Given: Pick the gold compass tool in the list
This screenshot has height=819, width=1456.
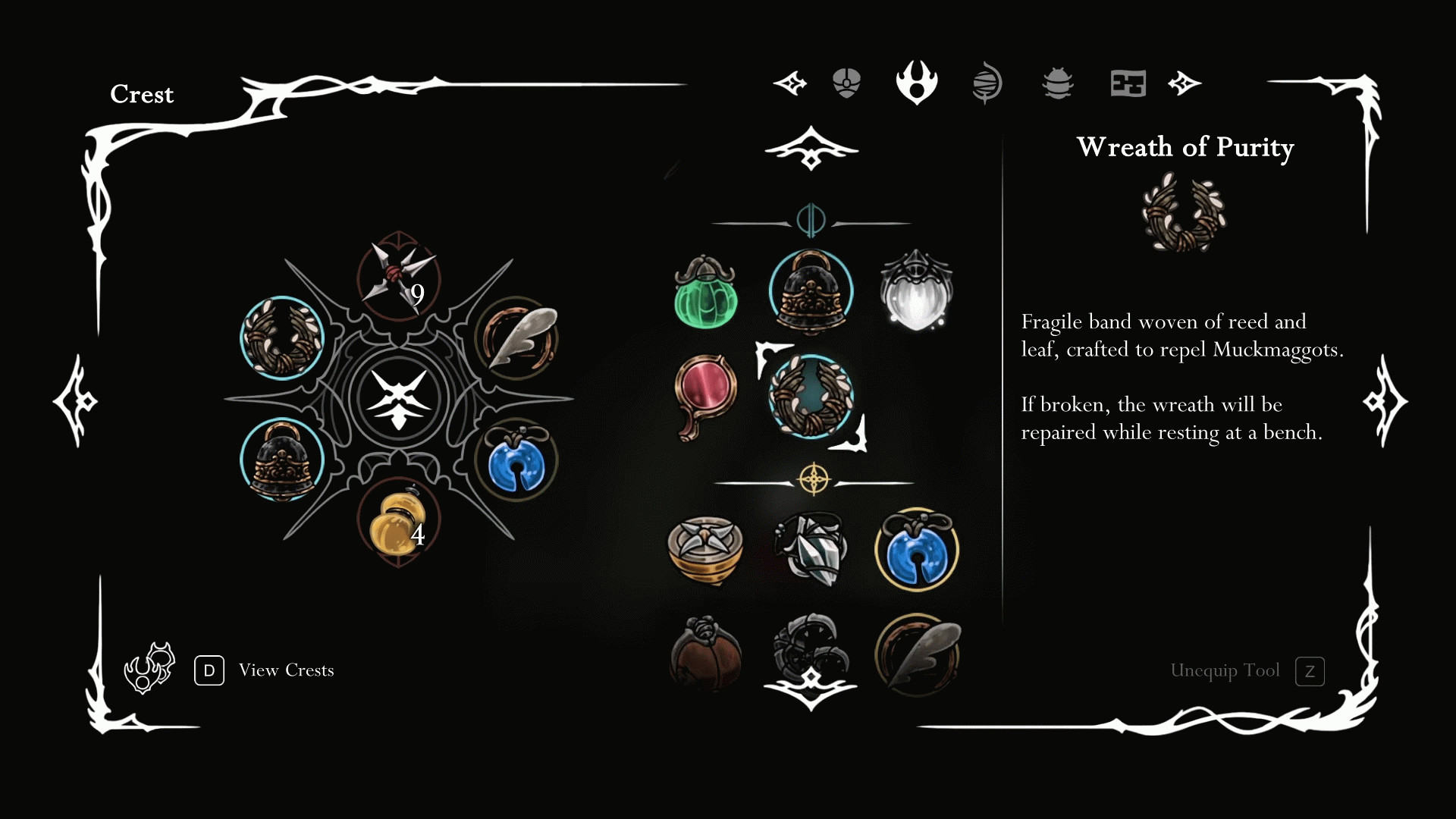Looking at the screenshot, I should coord(705,549).
